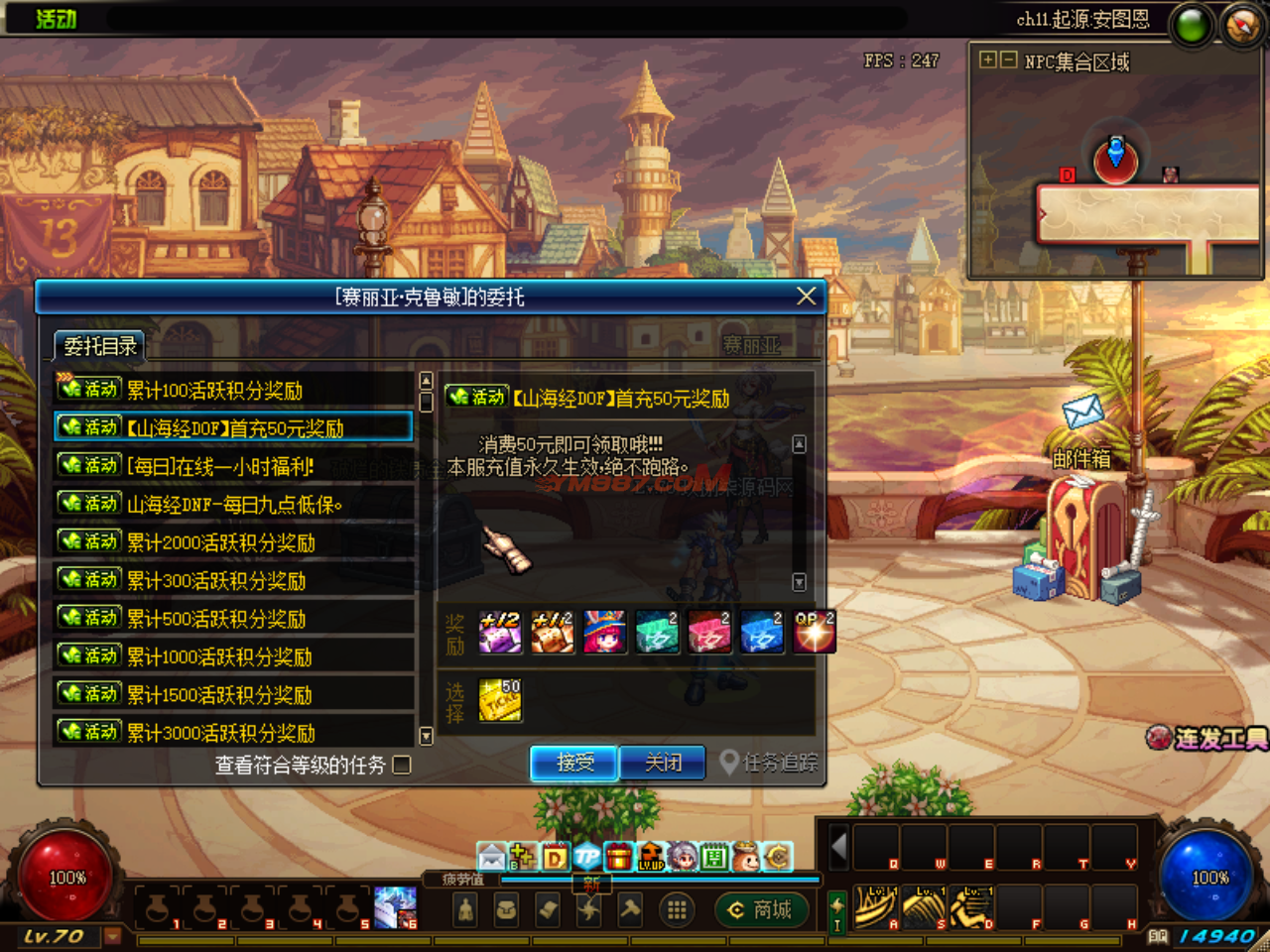
Task: Switch to the 委托目录 tab
Action: click(x=99, y=346)
